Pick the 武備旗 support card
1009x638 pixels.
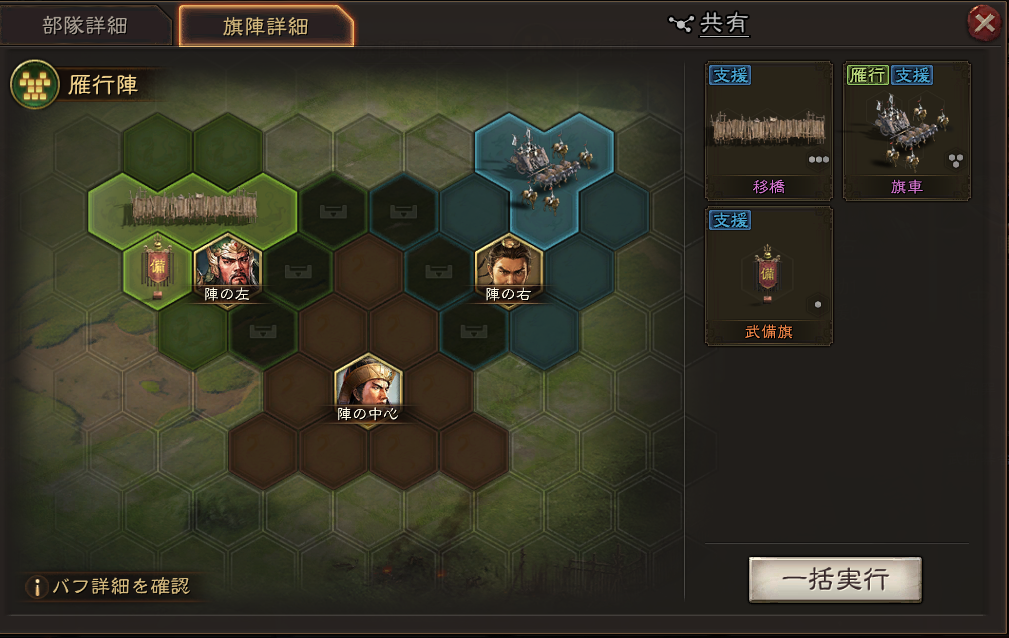click(x=769, y=276)
